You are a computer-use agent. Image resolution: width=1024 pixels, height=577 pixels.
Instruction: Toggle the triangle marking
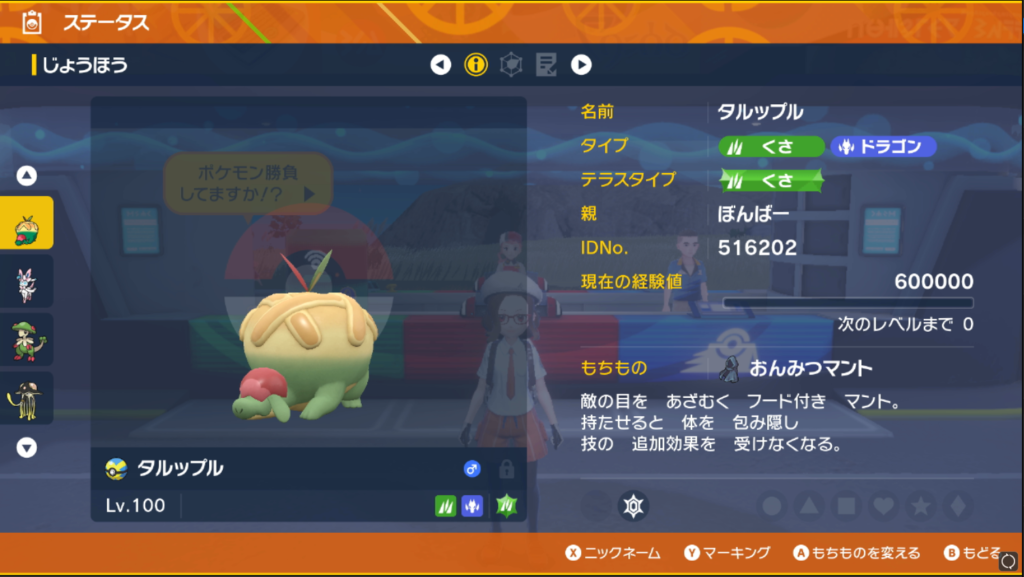tap(809, 506)
